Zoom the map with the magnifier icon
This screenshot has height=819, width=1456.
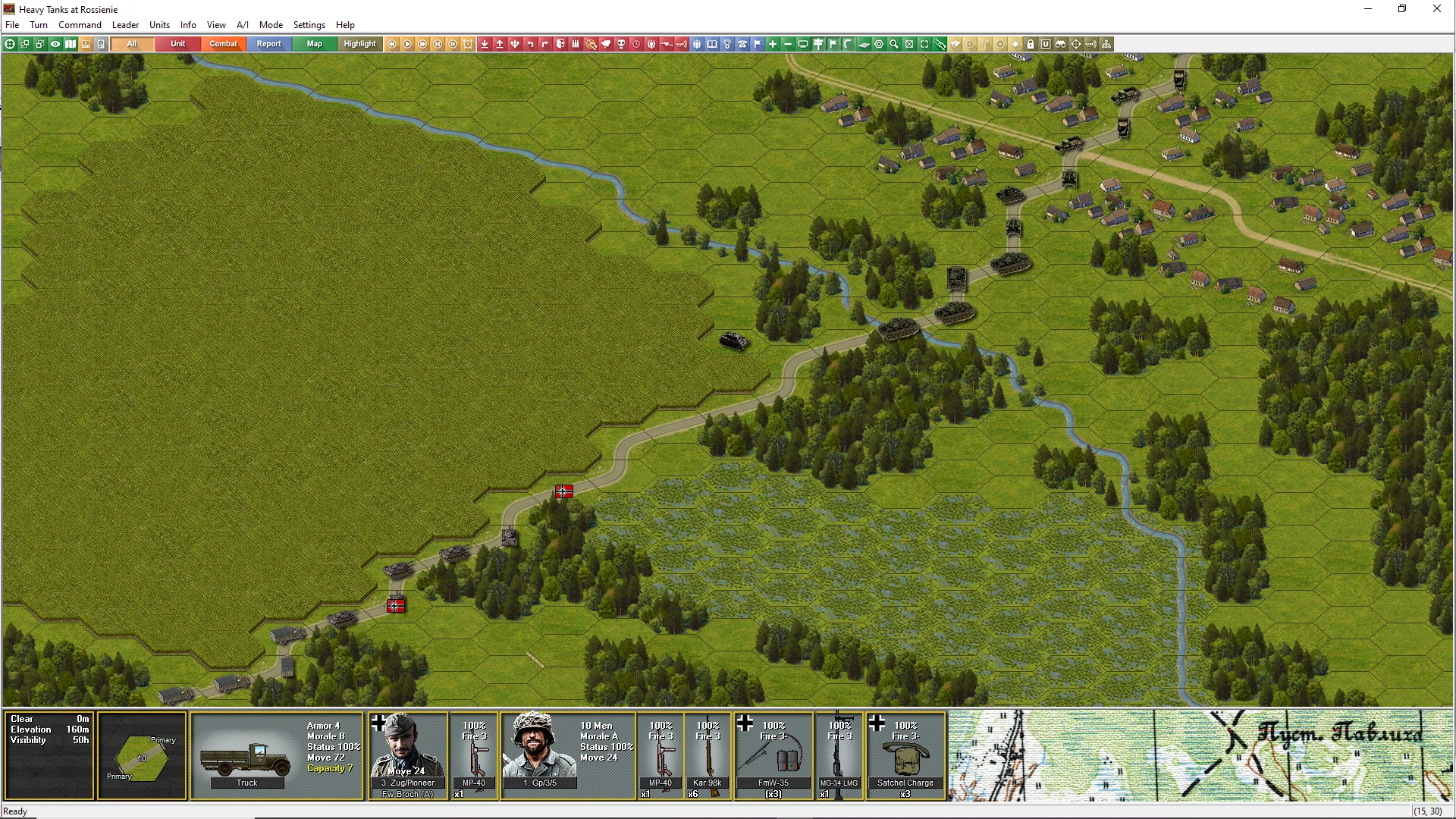[894, 44]
